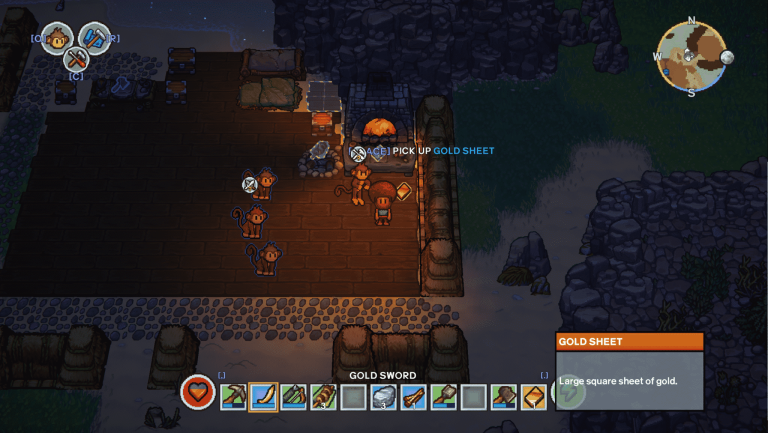Open the crossed tools crafting menu
Image resolution: width=768 pixels, height=433 pixels.
(76, 58)
